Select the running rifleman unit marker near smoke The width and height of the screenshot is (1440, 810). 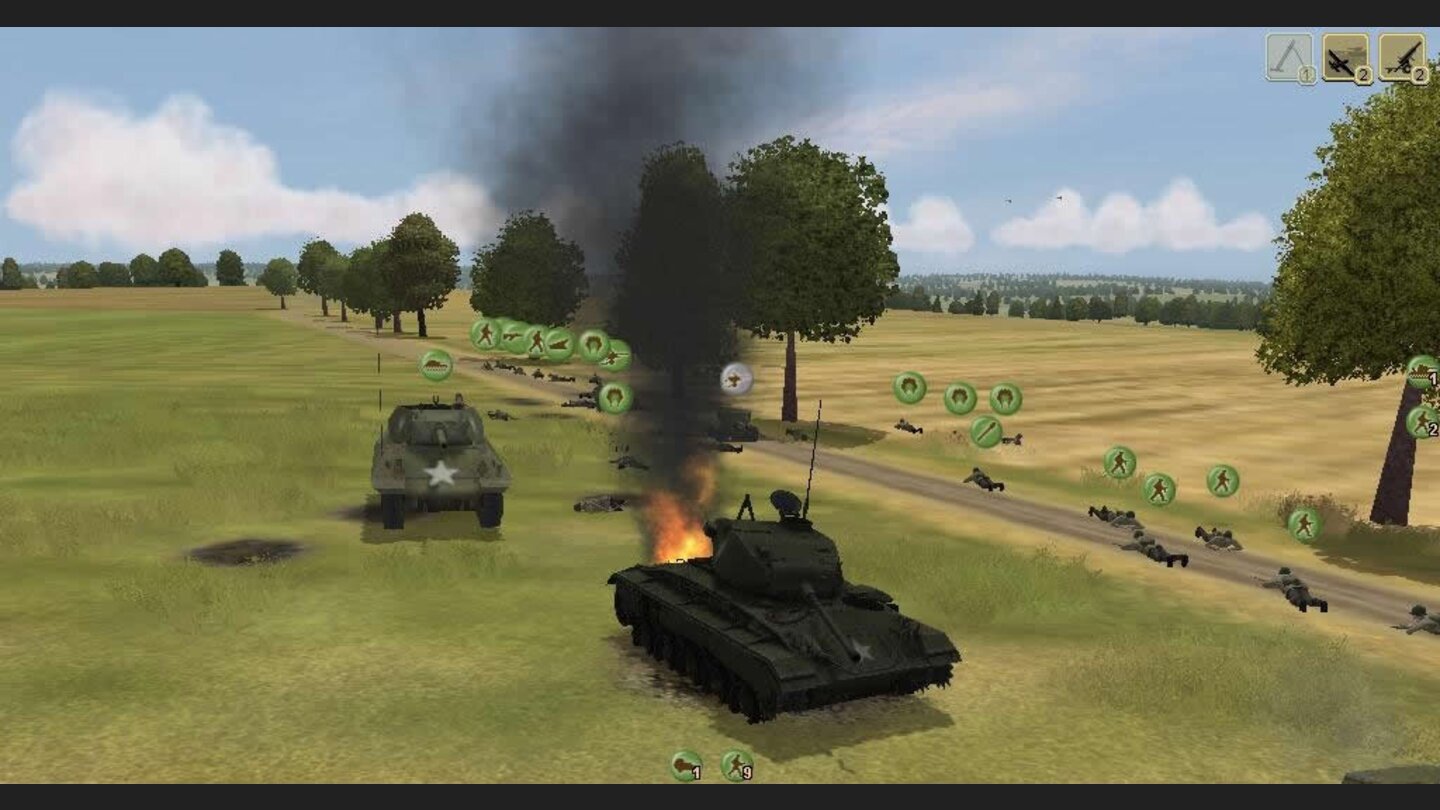[x=484, y=337]
